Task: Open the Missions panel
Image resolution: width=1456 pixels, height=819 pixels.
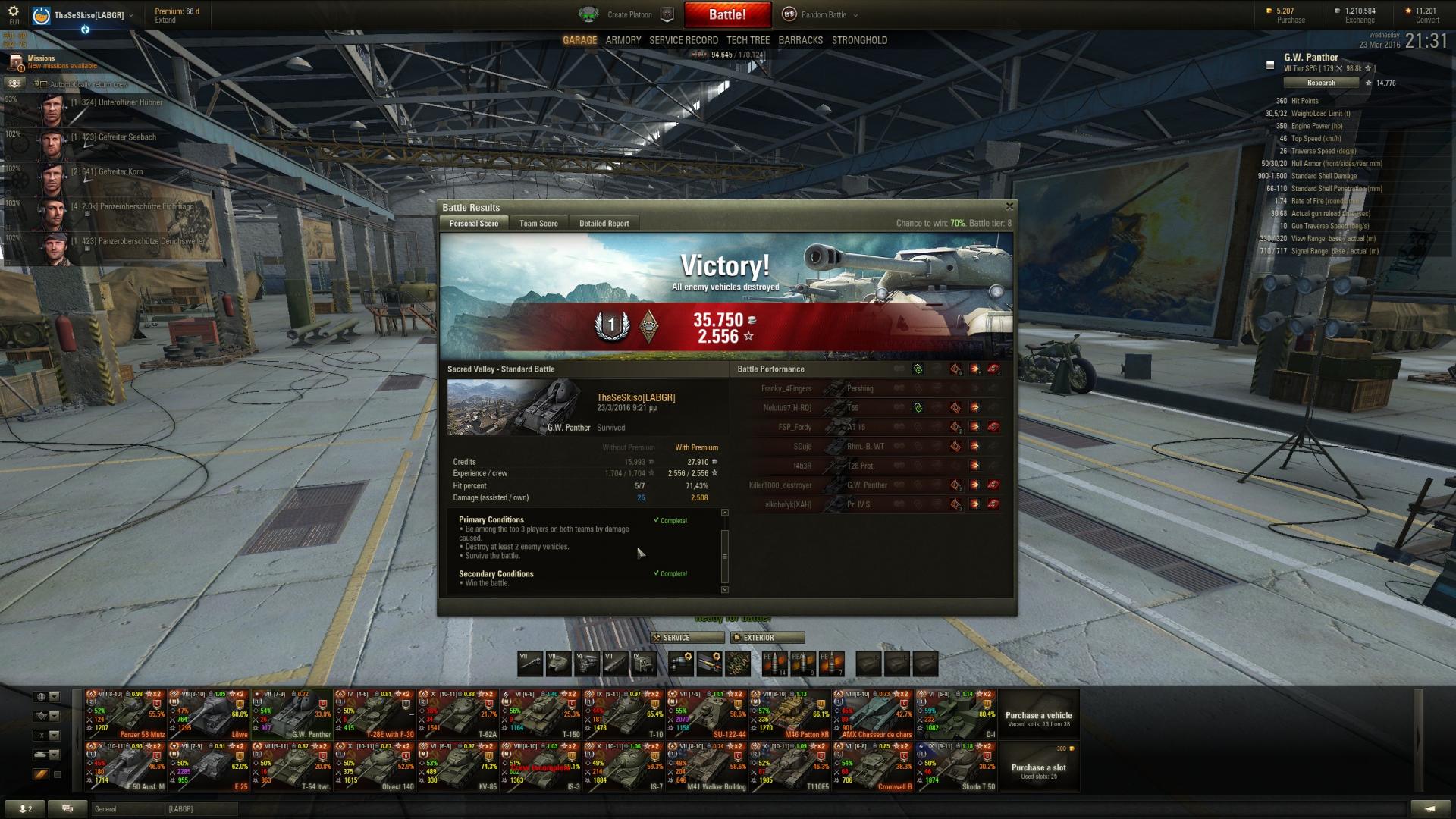Action: pos(41,61)
